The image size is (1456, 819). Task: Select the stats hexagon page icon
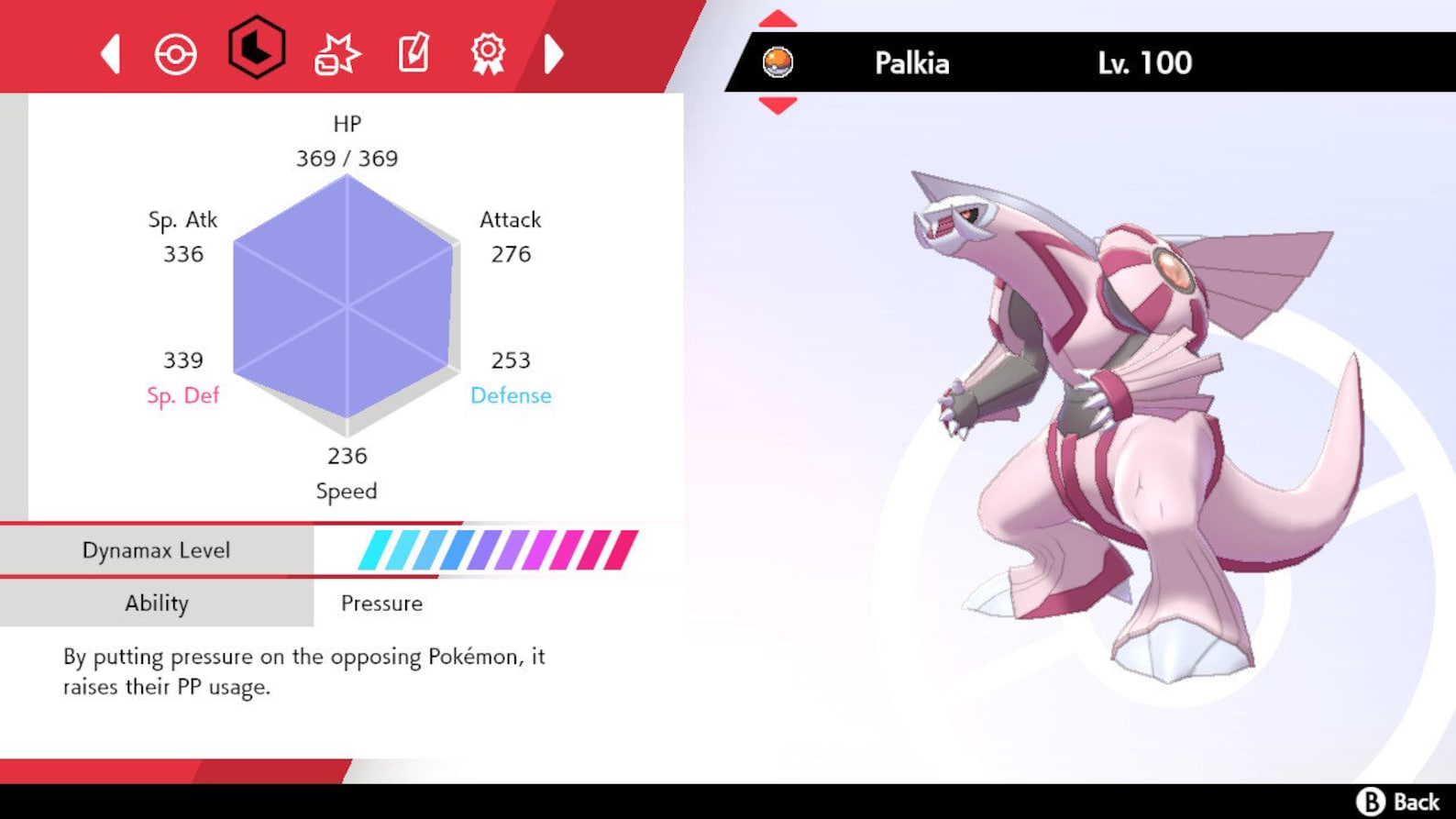click(256, 52)
